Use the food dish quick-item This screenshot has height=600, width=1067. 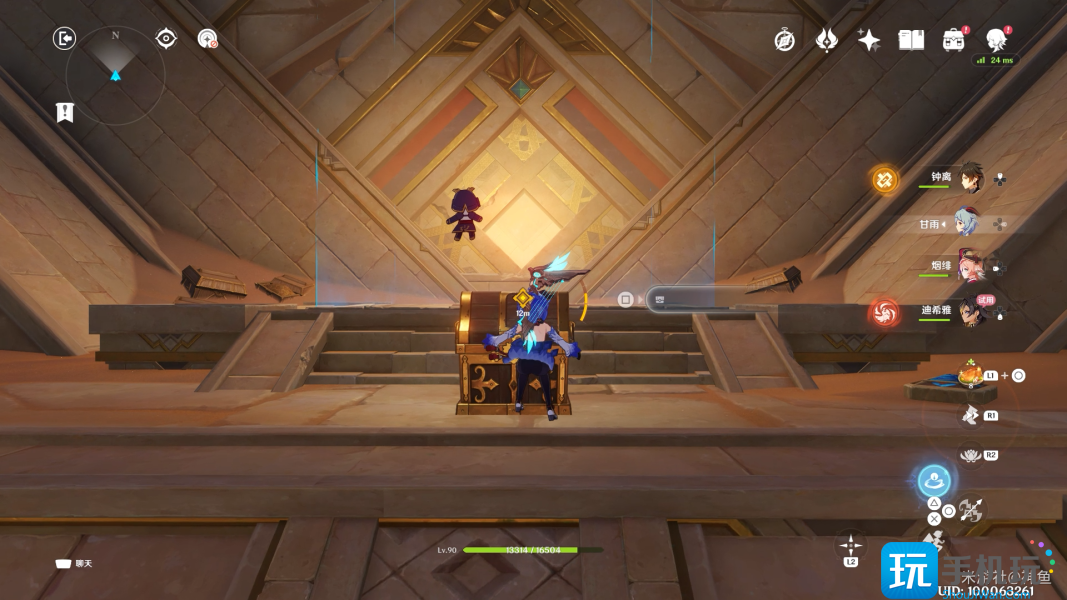click(x=968, y=375)
